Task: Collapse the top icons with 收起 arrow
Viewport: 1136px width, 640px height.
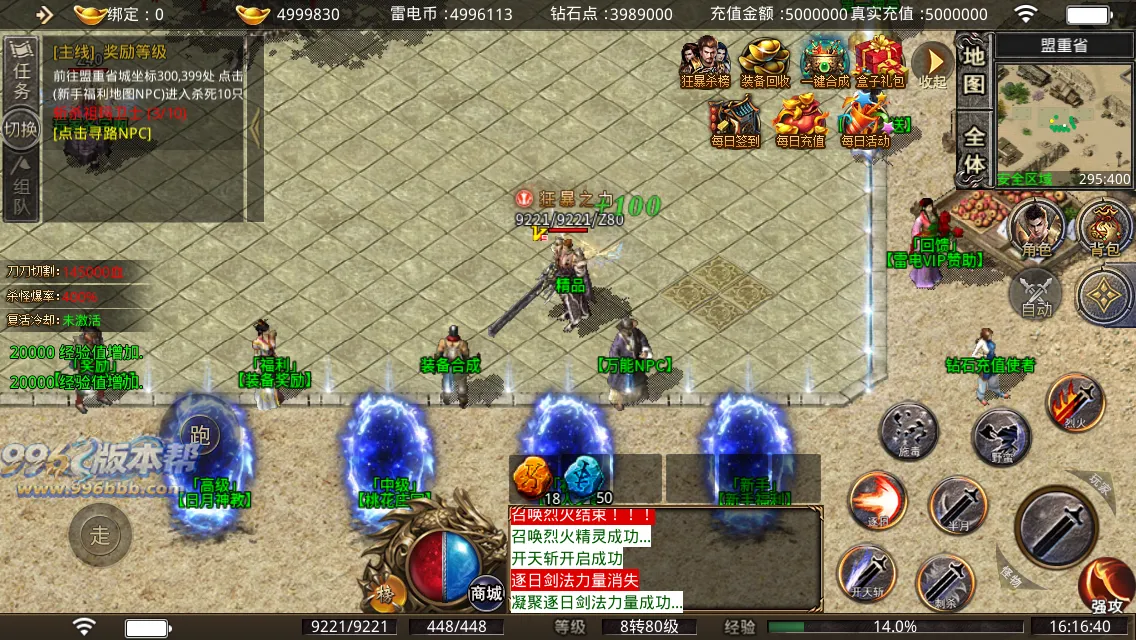Action: [932, 64]
